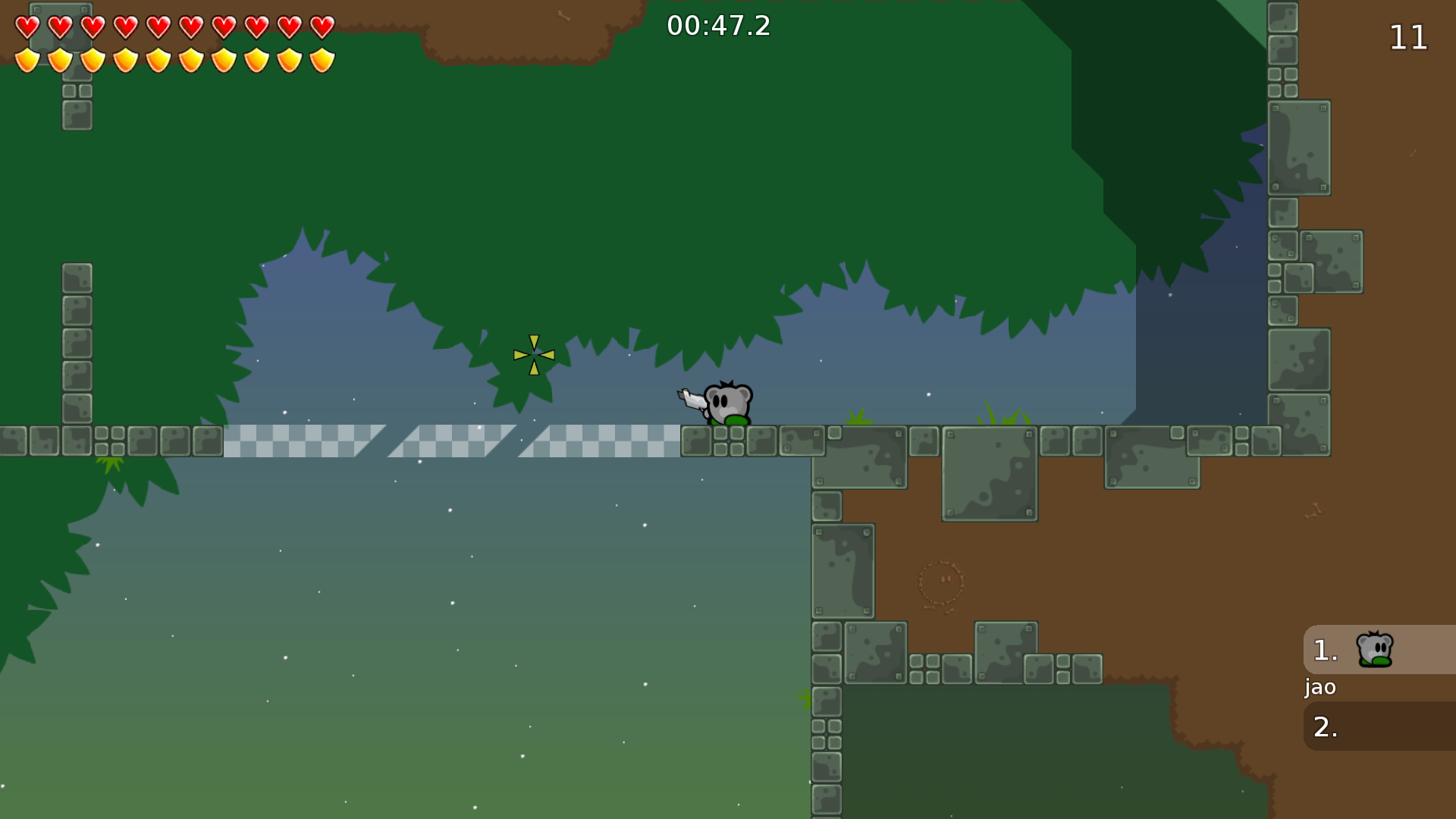Select the empty second-place scoreboard row
The height and width of the screenshot is (819, 1456).
coord(1379,726)
